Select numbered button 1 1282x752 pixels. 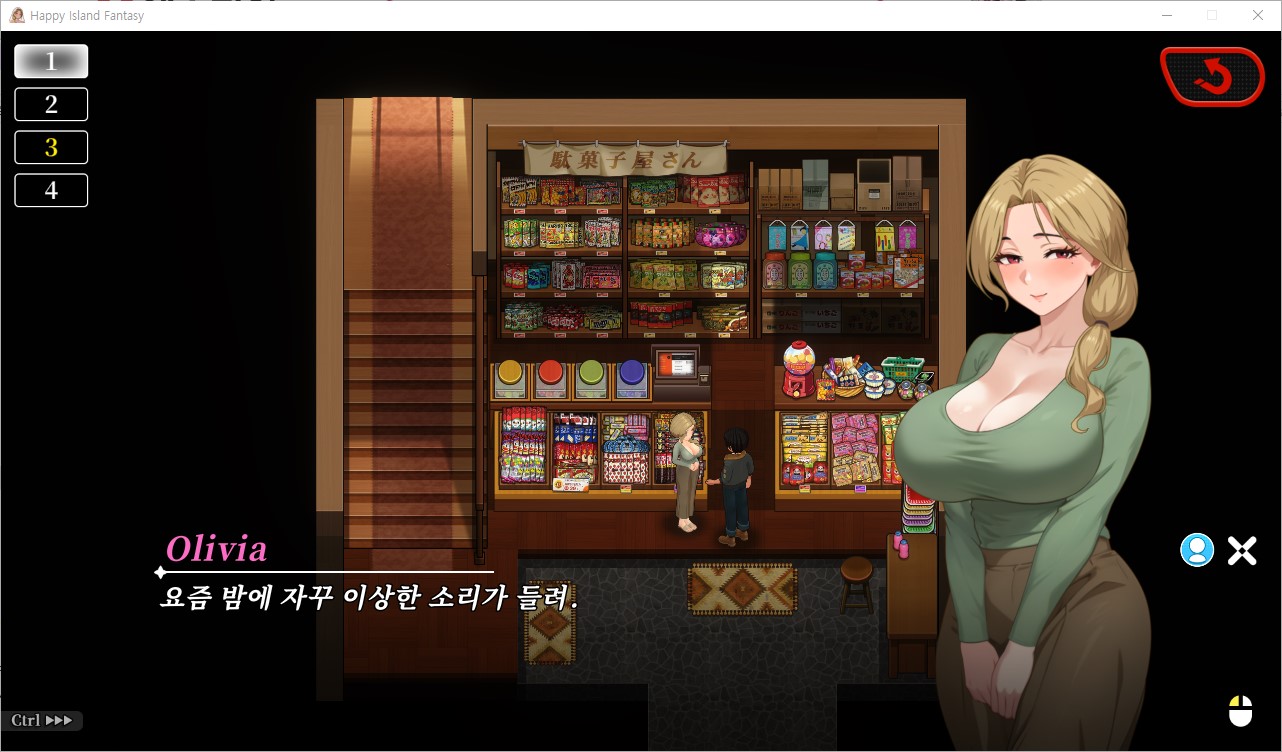[x=51, y=61]
